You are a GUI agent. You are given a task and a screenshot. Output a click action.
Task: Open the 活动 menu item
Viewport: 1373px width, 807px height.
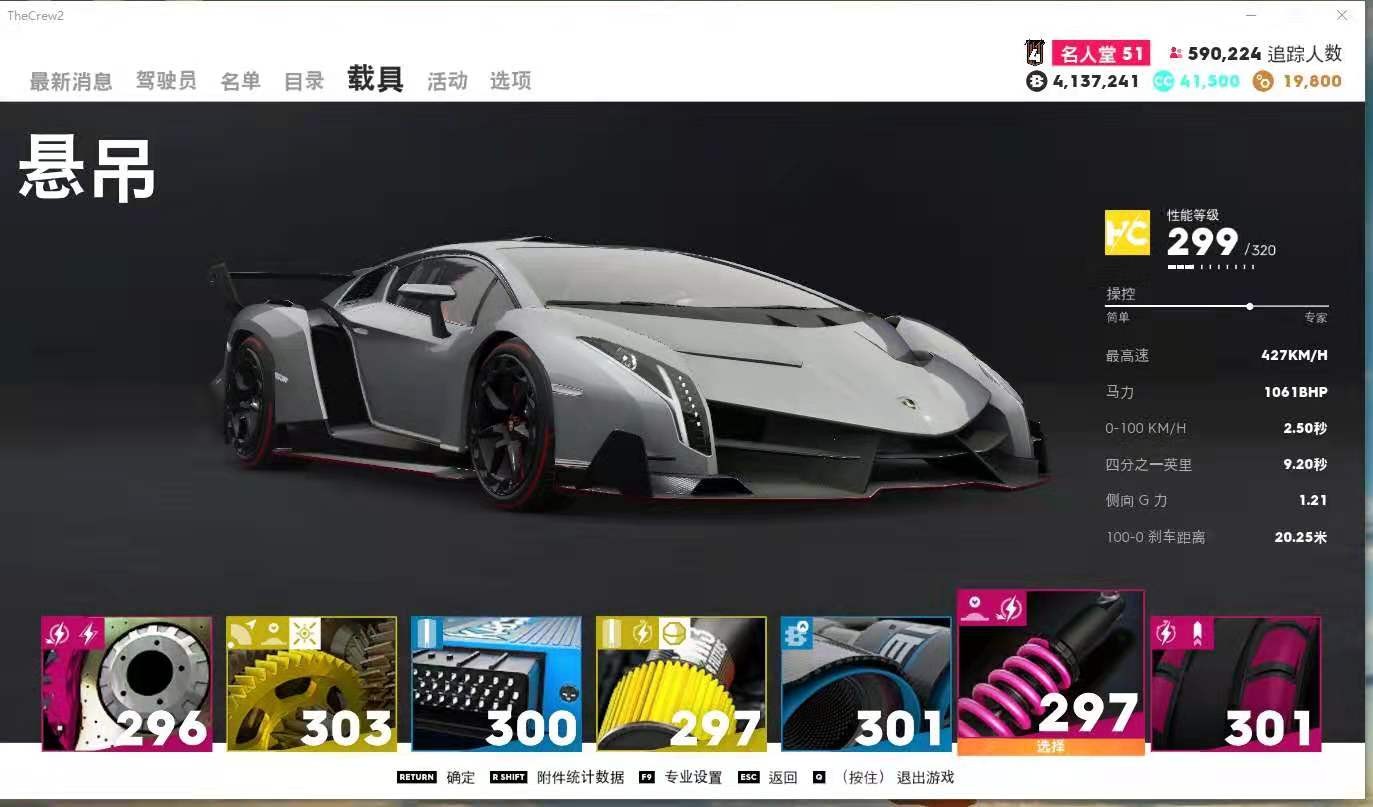[447, 81]
